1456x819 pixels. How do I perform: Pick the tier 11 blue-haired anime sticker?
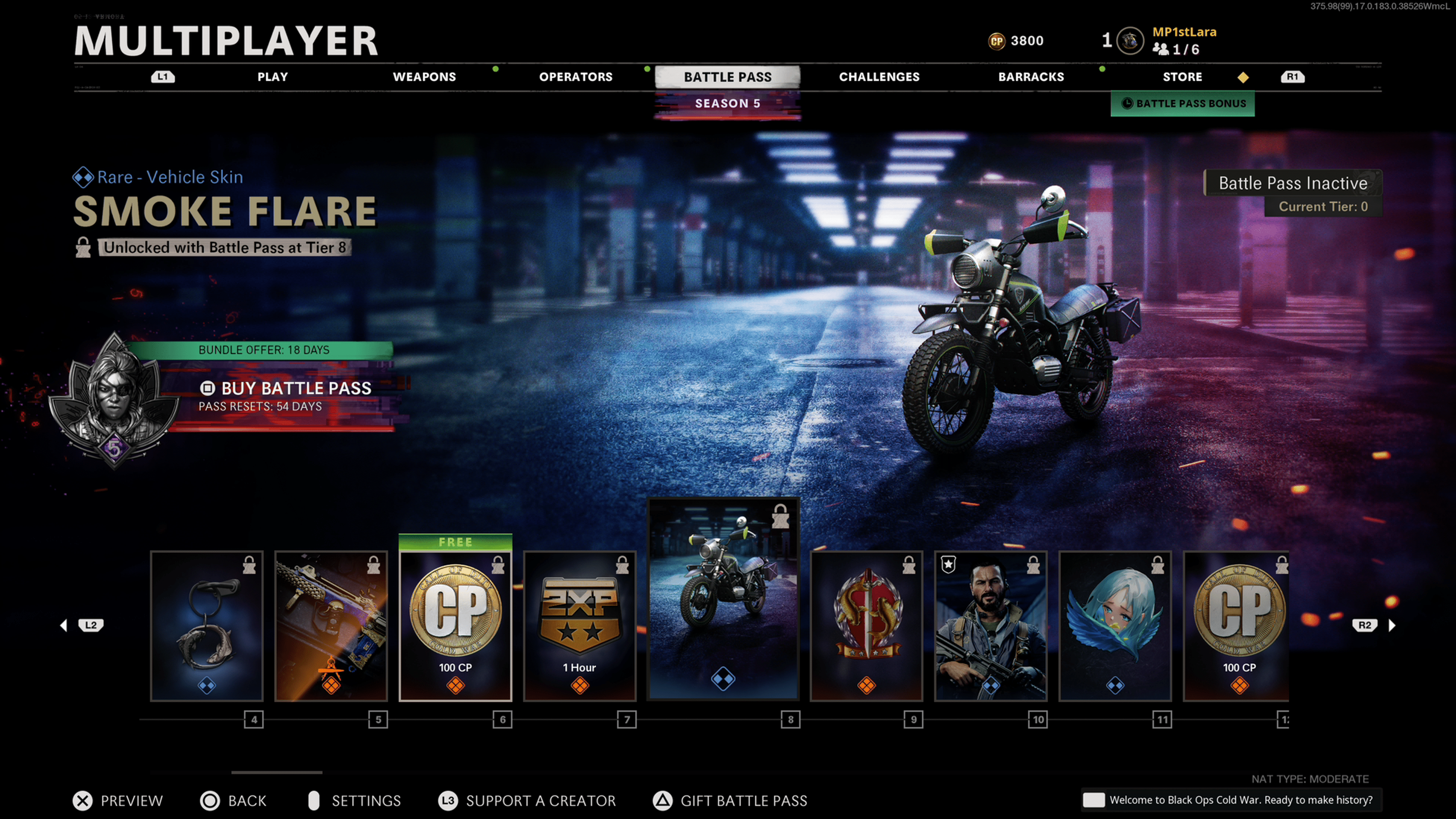(1115, 626)
